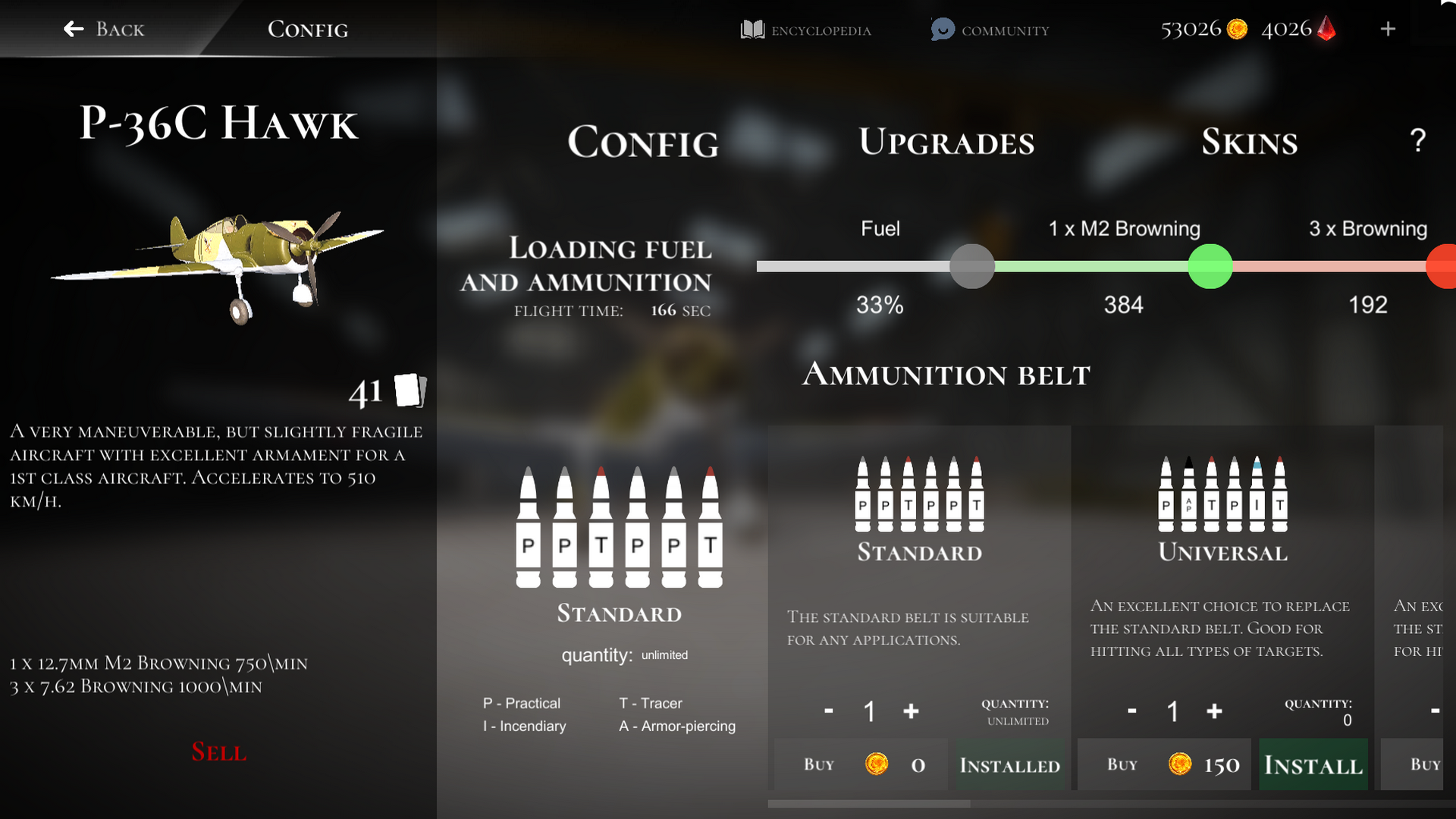Toggle the Standard belt installed state
The width and height of the screenshot is (1456, 819).
[x=1010, y=765]
